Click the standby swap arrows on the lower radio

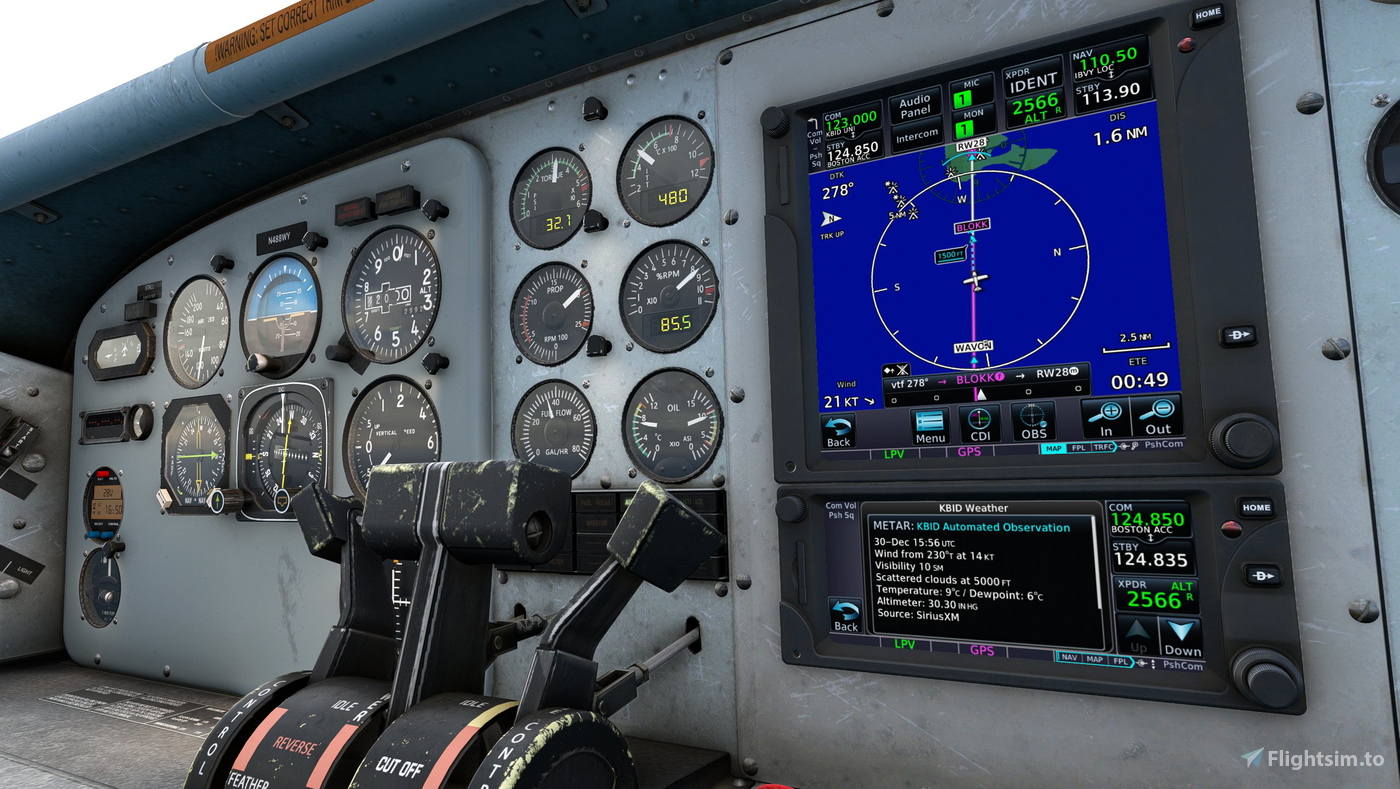[x=1150, y=538]
